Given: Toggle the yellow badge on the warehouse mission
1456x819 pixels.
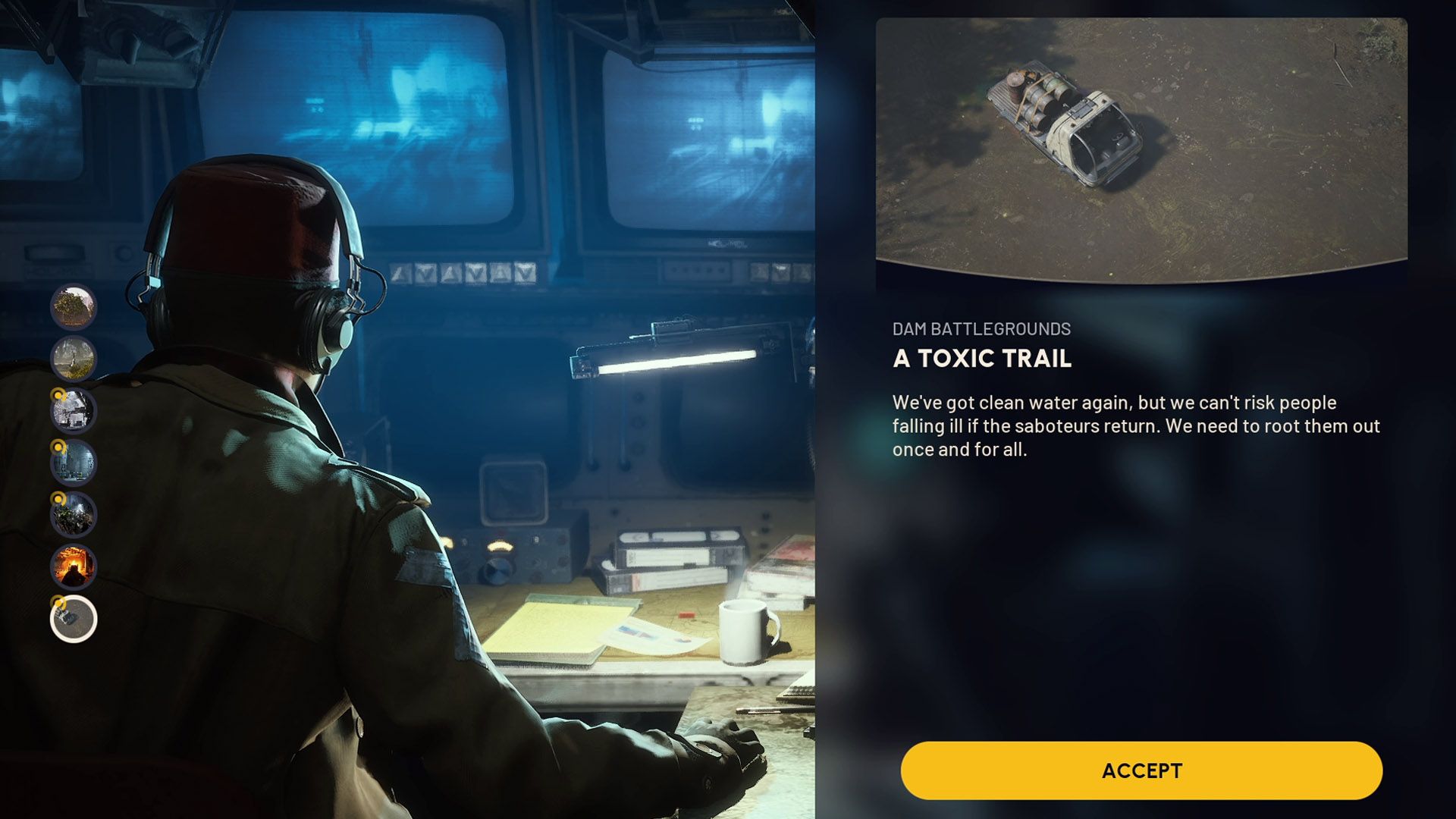Looking at the screenshot, I should 58,449.
